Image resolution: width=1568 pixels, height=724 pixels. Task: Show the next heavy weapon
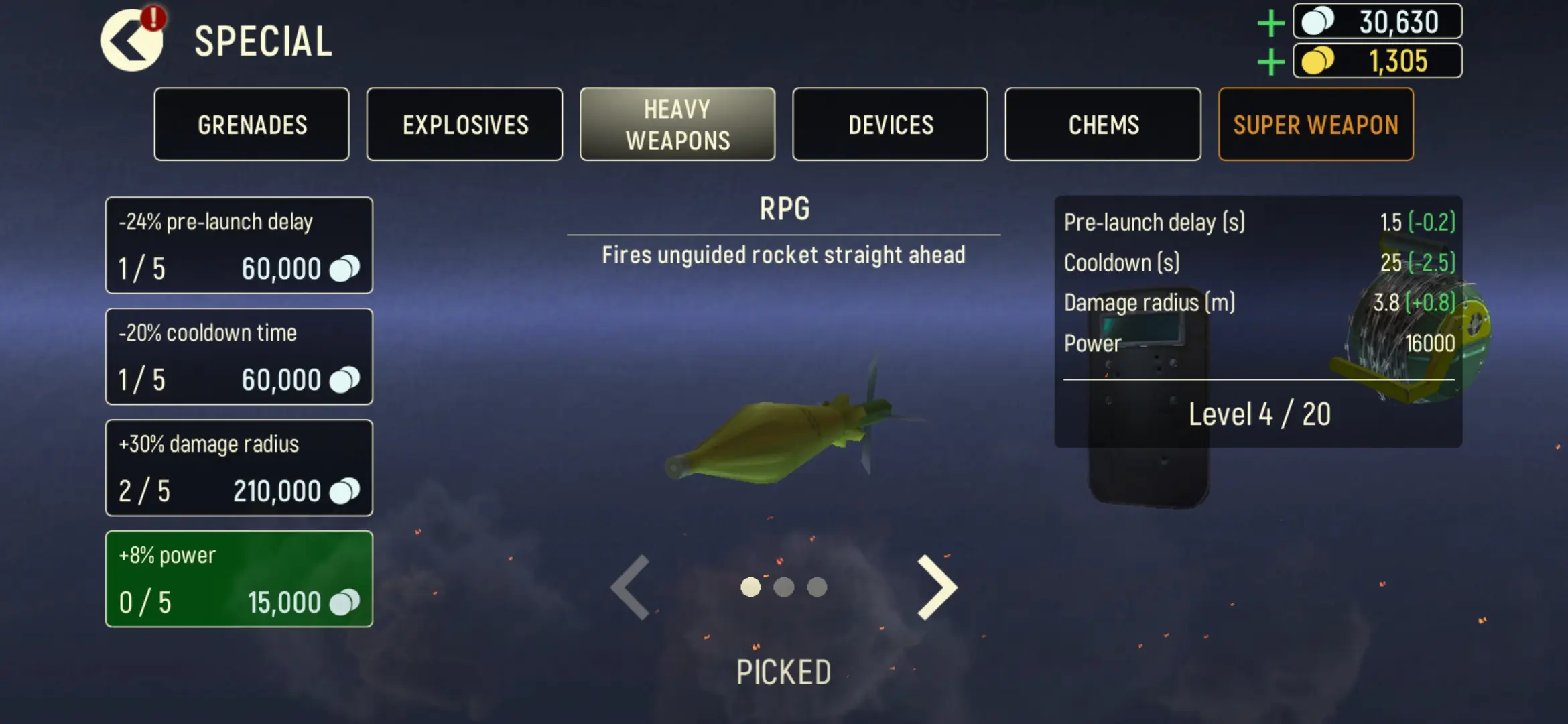point(937,587)
